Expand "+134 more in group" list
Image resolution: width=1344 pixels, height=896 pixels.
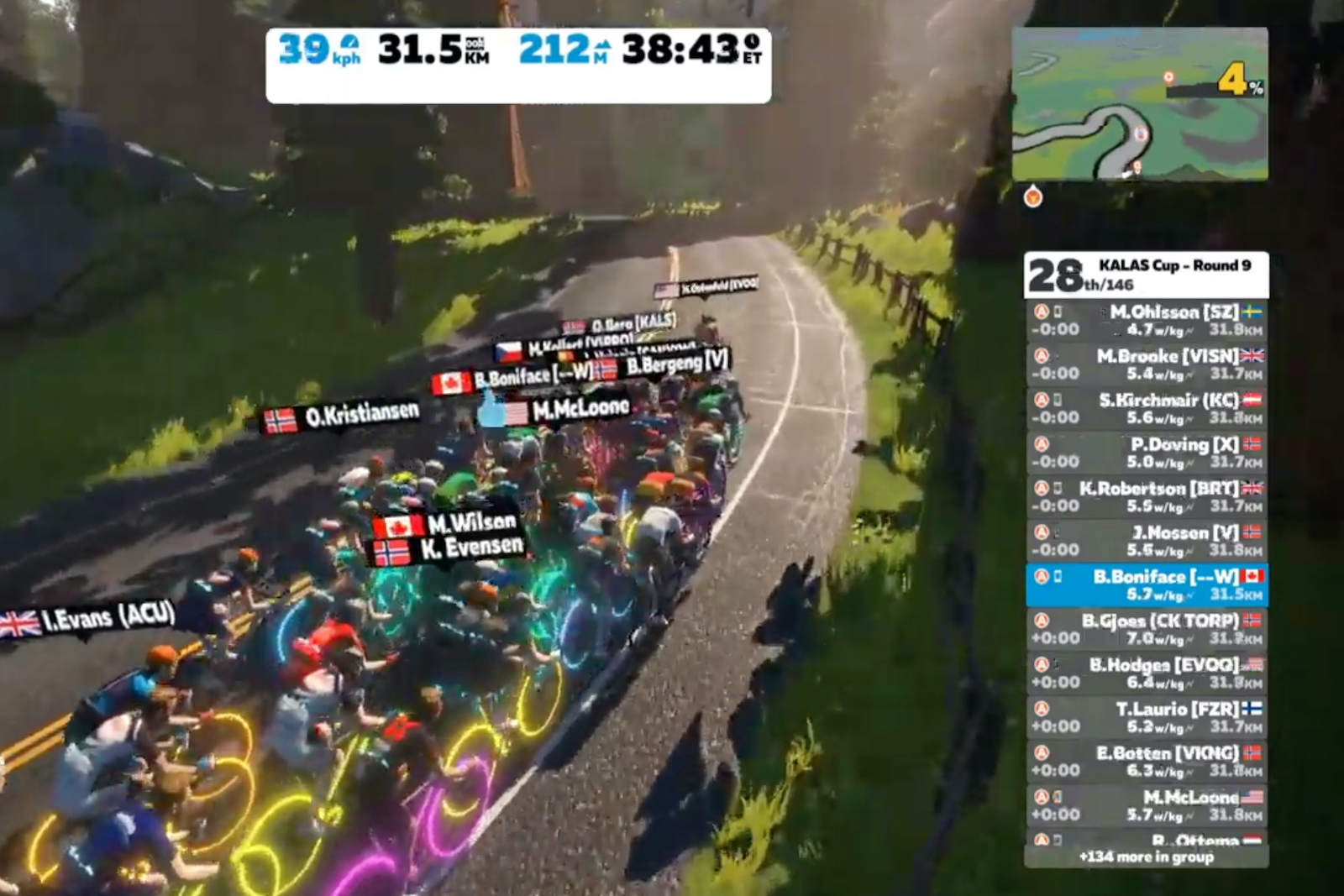pos(1147,857)
